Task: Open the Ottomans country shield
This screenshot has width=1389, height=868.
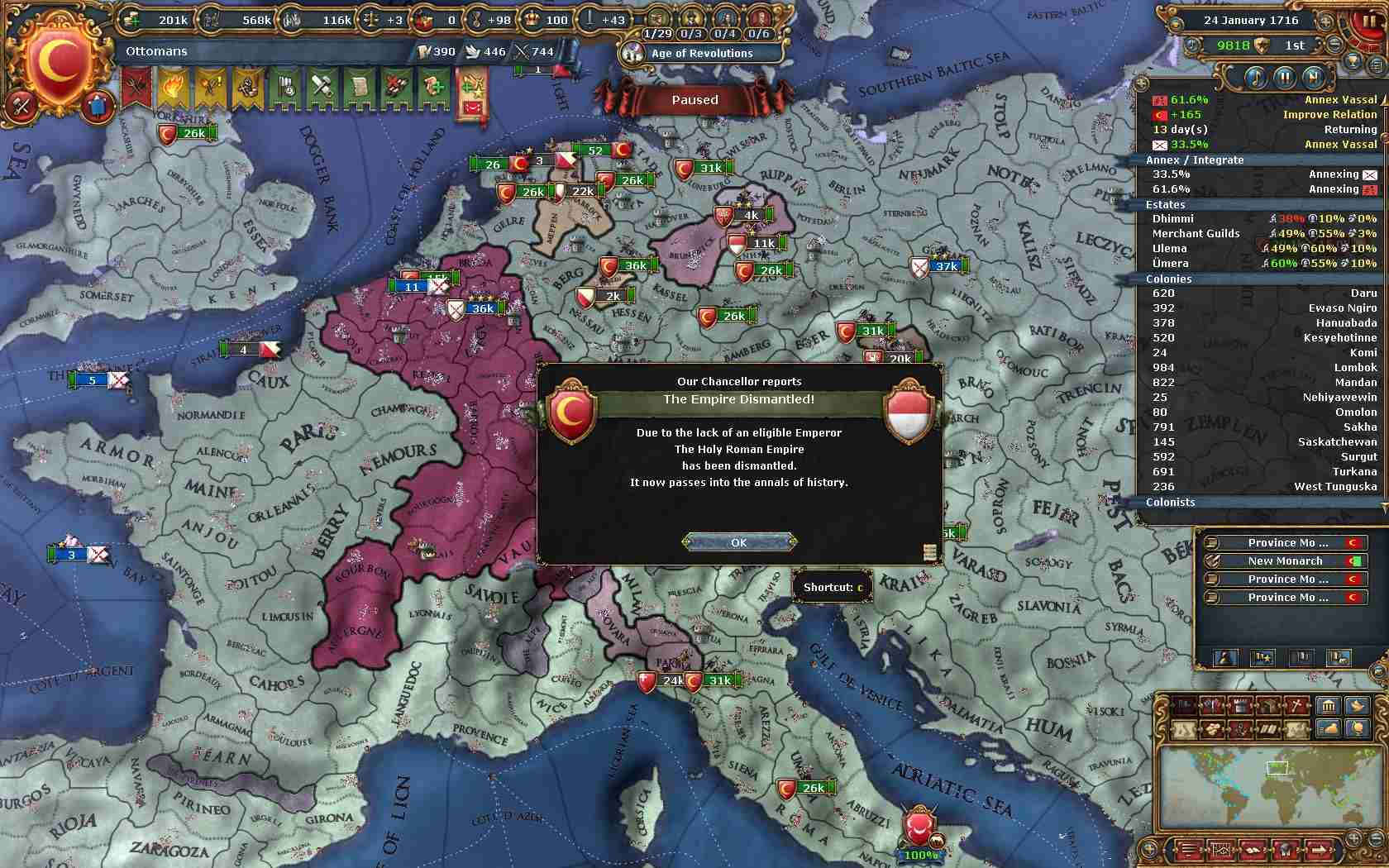Action: click(56, 63)
